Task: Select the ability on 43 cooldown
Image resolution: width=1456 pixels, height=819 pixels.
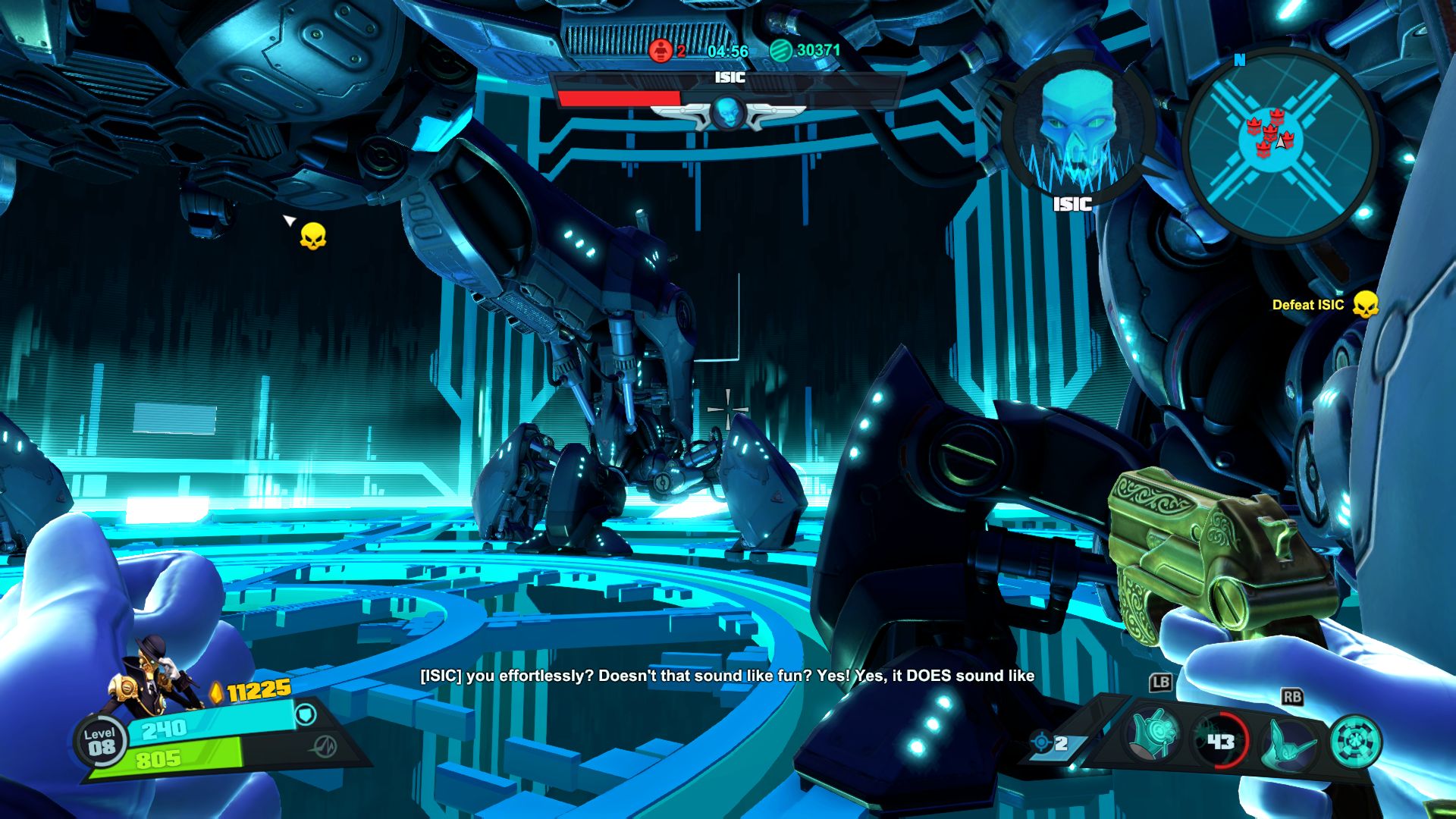Action: (1219, 740)
